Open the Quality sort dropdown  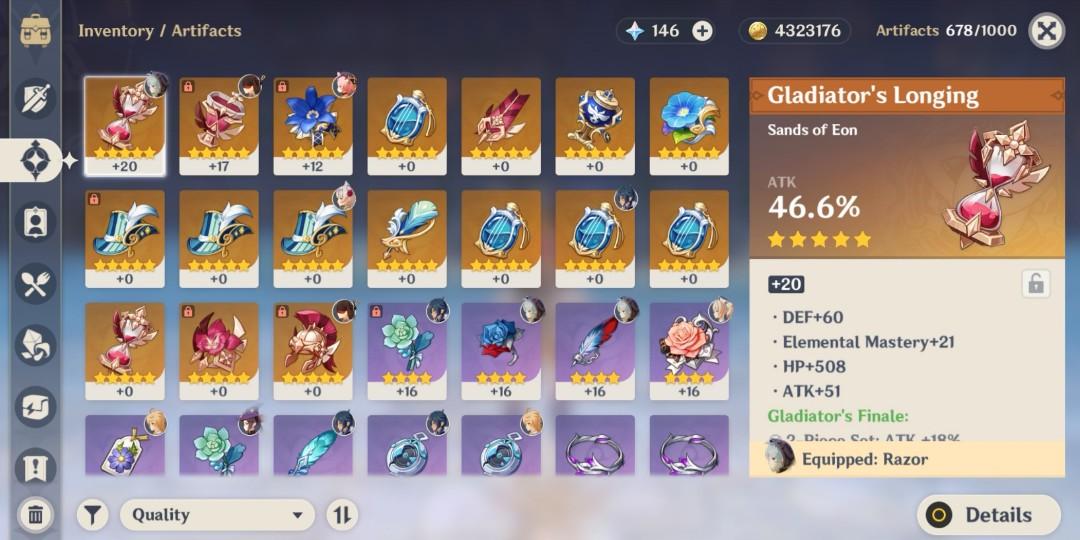[217, 515]
